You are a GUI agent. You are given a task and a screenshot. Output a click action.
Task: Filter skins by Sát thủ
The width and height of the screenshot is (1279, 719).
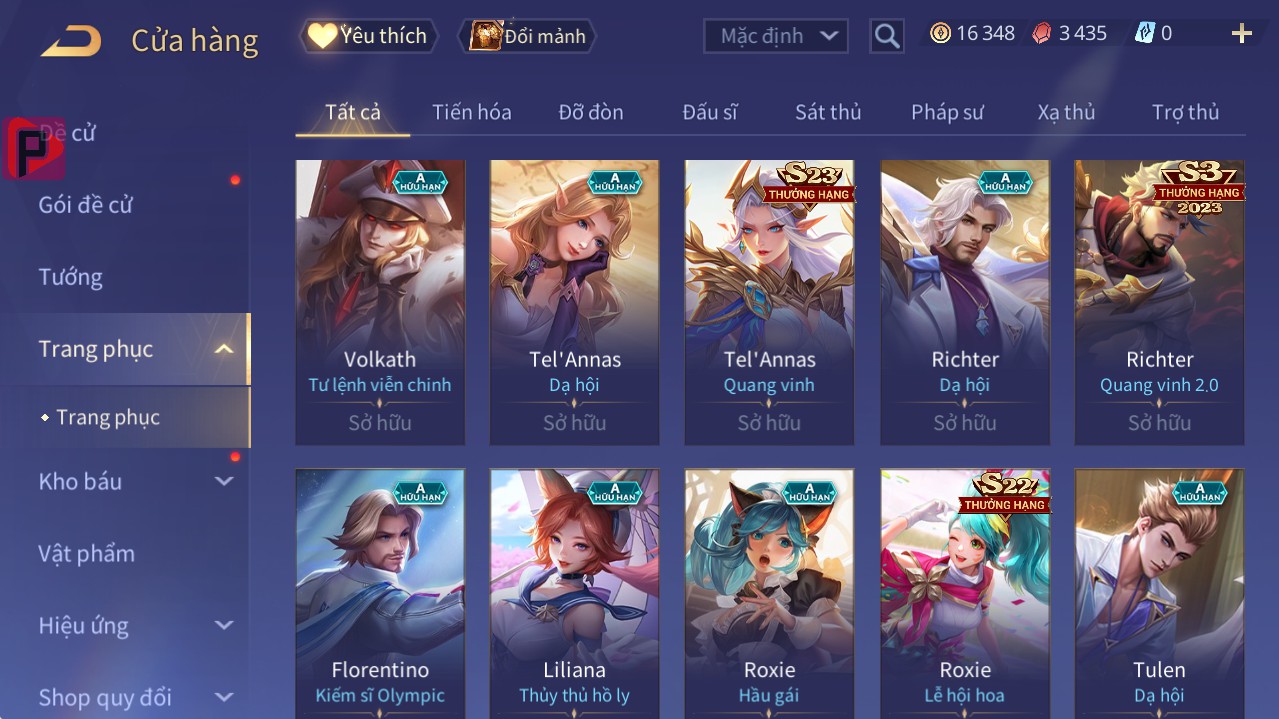(828, 112)
